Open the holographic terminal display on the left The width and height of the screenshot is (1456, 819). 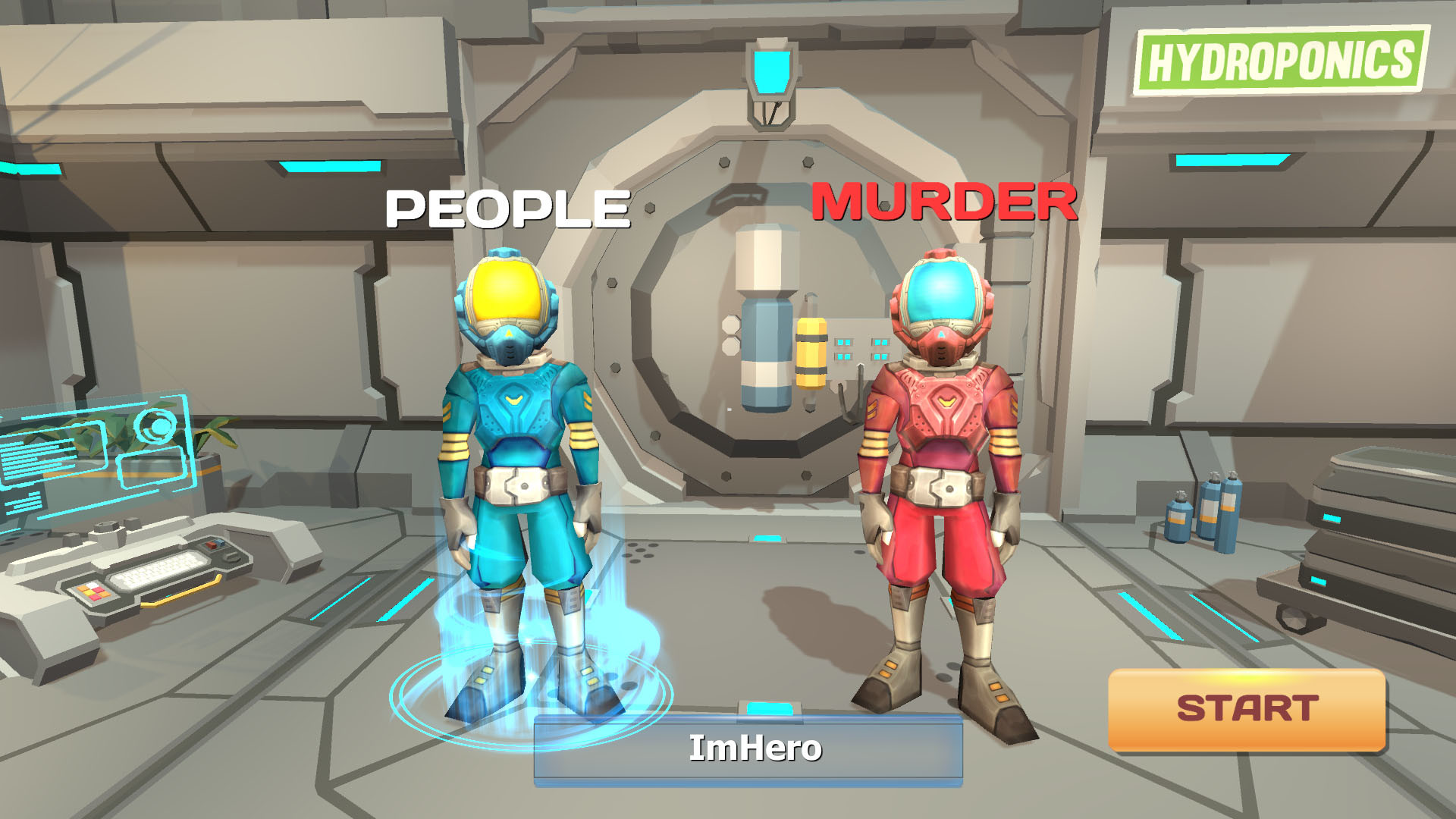tap(99, 447)
